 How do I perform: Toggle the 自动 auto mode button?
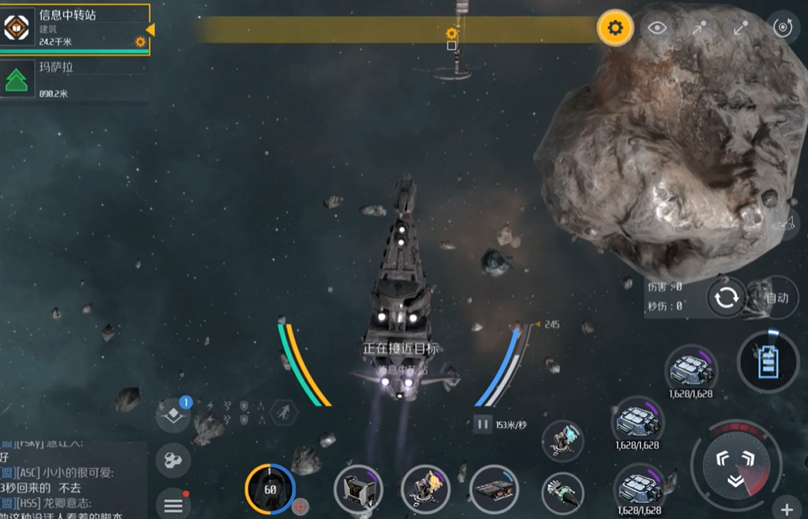[x=776, y=297]
